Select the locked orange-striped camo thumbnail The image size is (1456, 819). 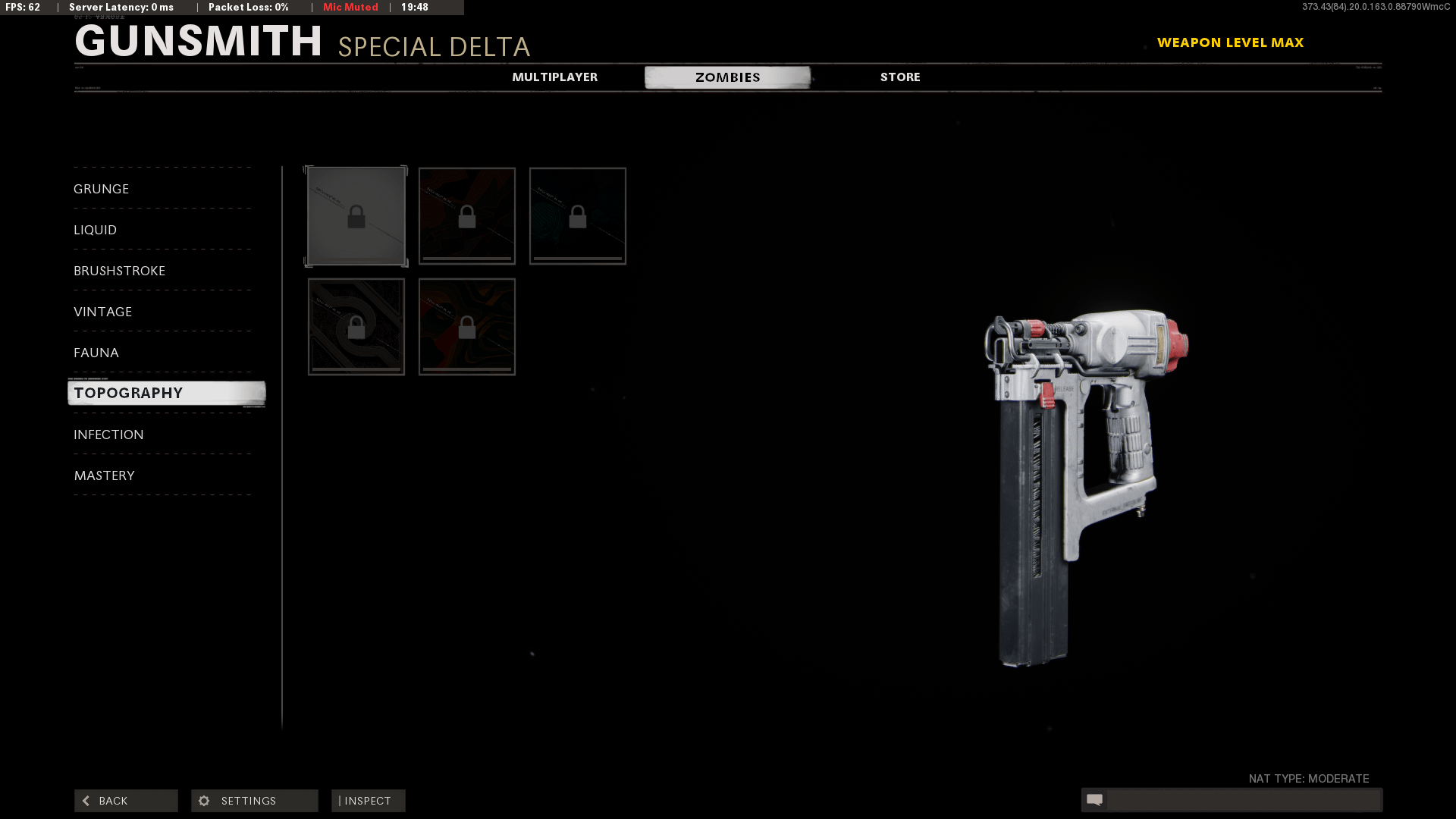466,216
